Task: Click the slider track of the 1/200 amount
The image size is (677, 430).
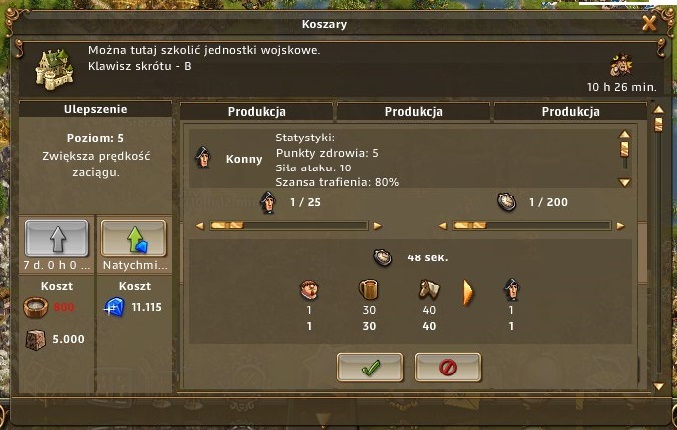Action: [x=528, y=225]
